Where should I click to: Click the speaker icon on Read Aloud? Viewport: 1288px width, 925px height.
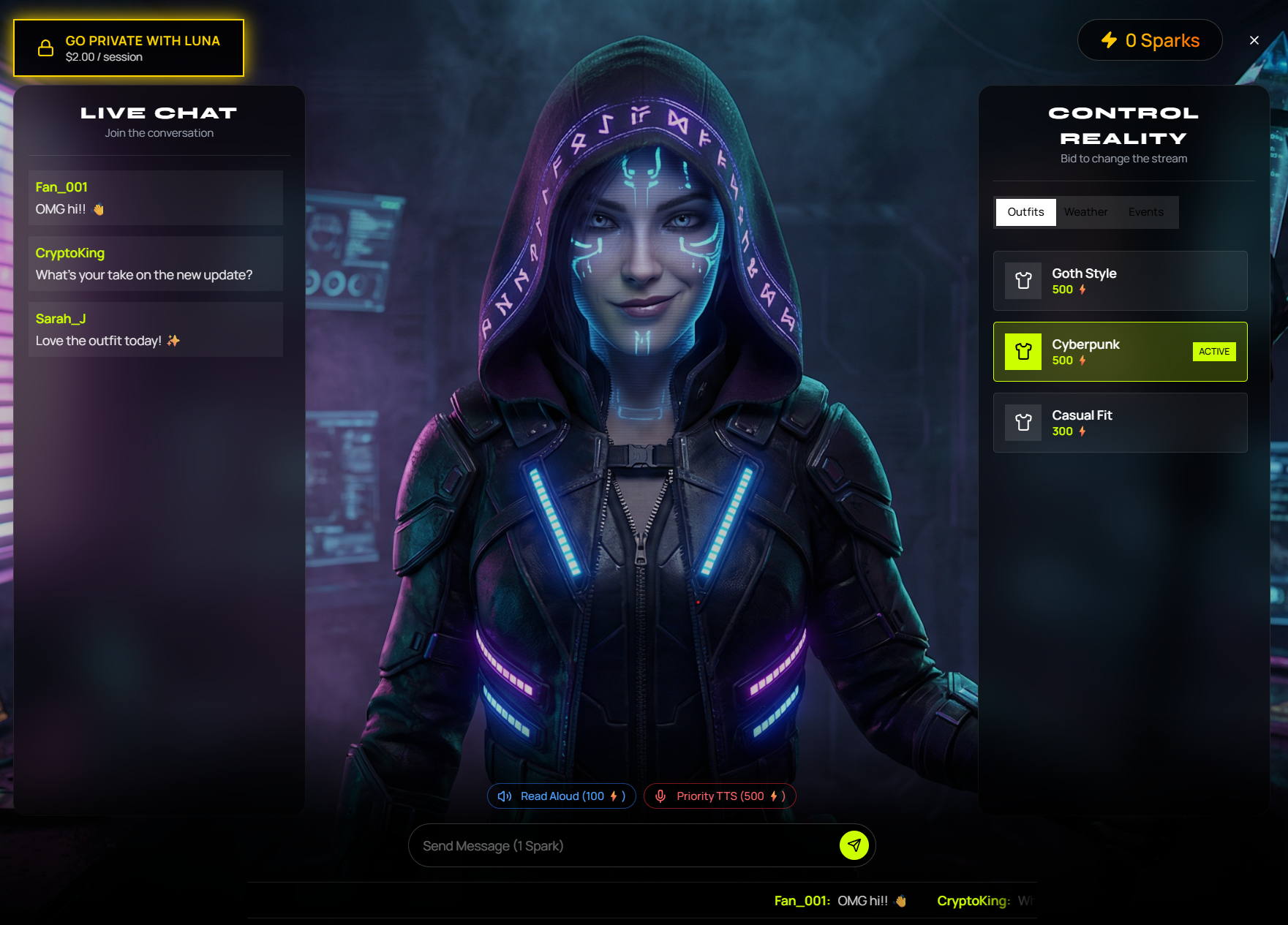[504, 796]
